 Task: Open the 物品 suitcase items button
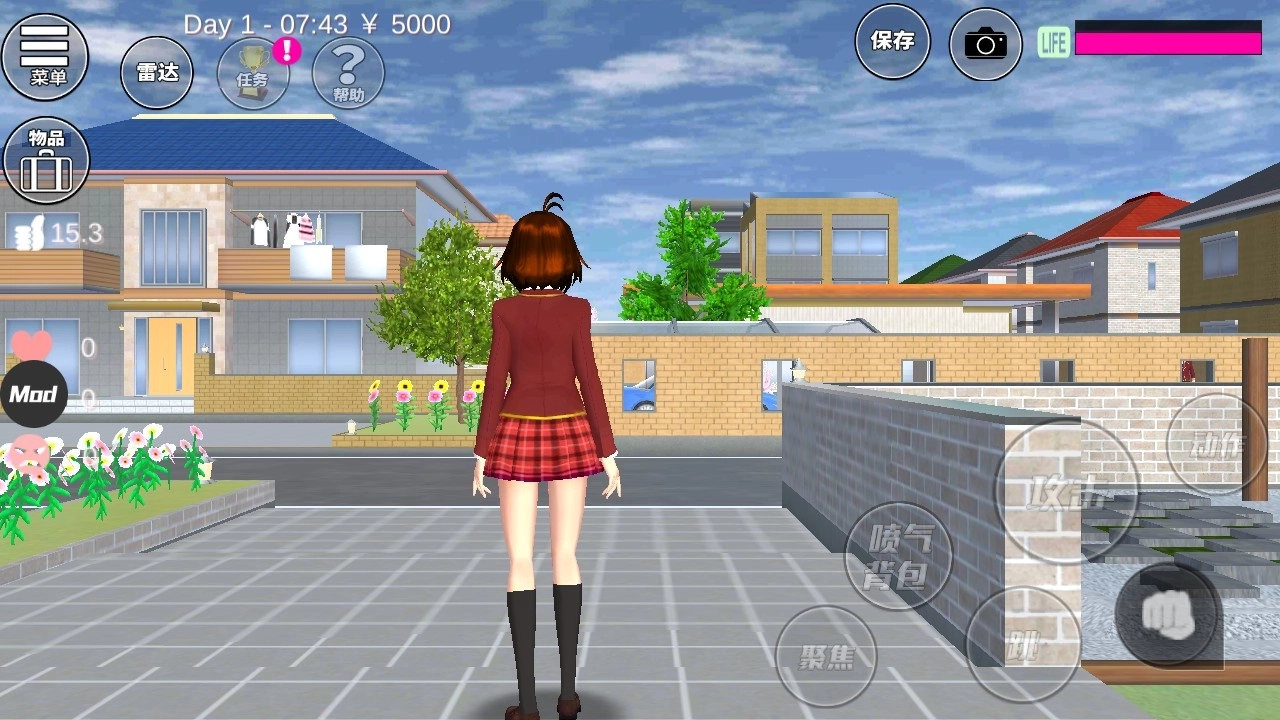(x=46, y=160)
